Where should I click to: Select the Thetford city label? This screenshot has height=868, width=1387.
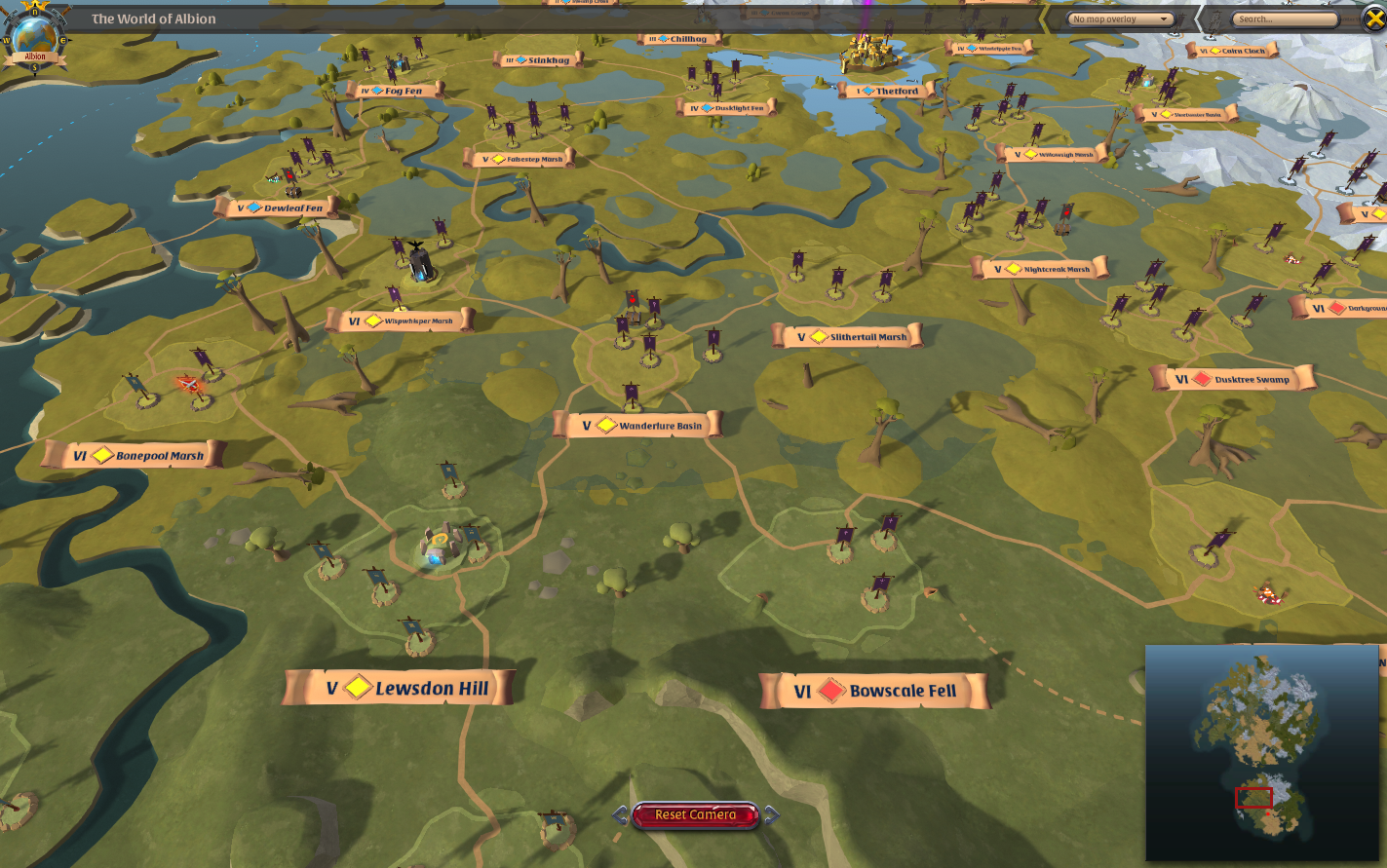tap(885, 91)
